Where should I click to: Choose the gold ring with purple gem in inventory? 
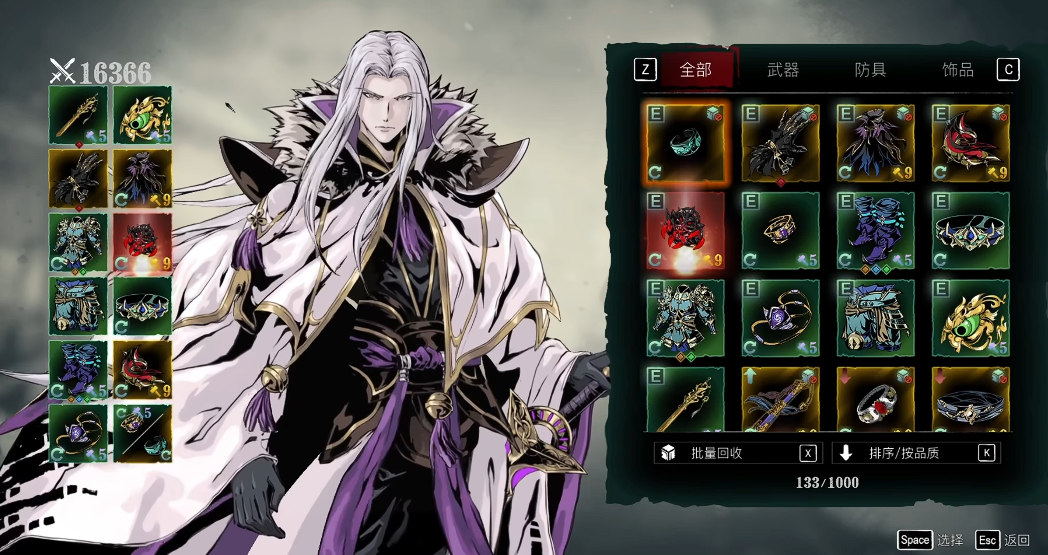click(x=780, y=230)
